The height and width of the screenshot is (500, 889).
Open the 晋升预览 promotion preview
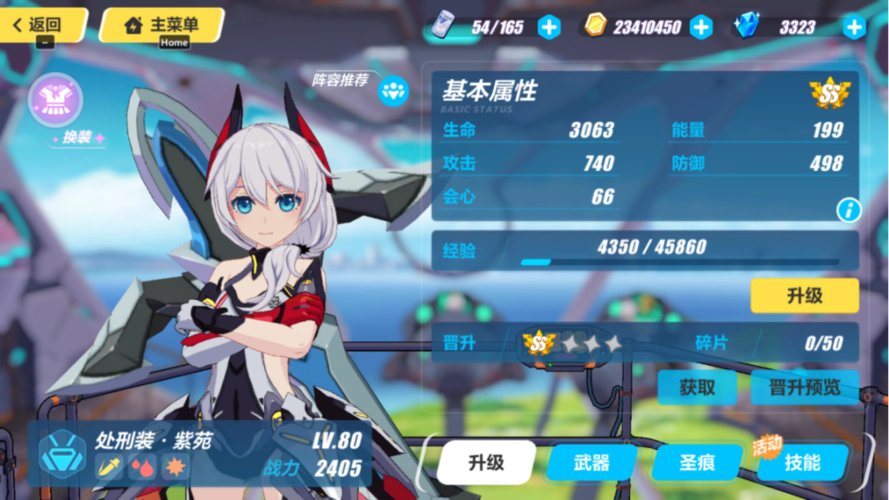(804, 387)
